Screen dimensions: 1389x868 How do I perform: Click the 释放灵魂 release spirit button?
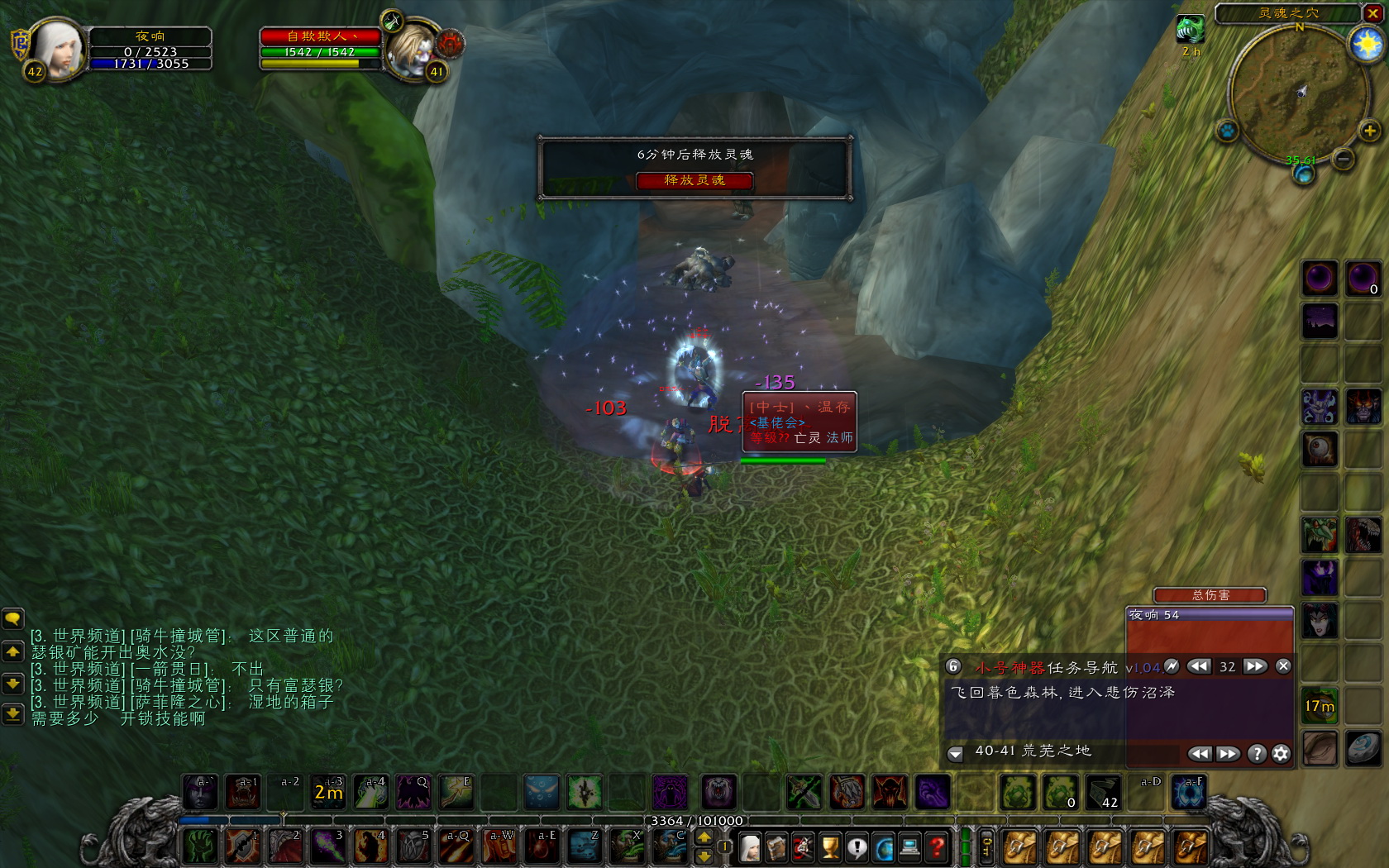(x=694, y=181)
